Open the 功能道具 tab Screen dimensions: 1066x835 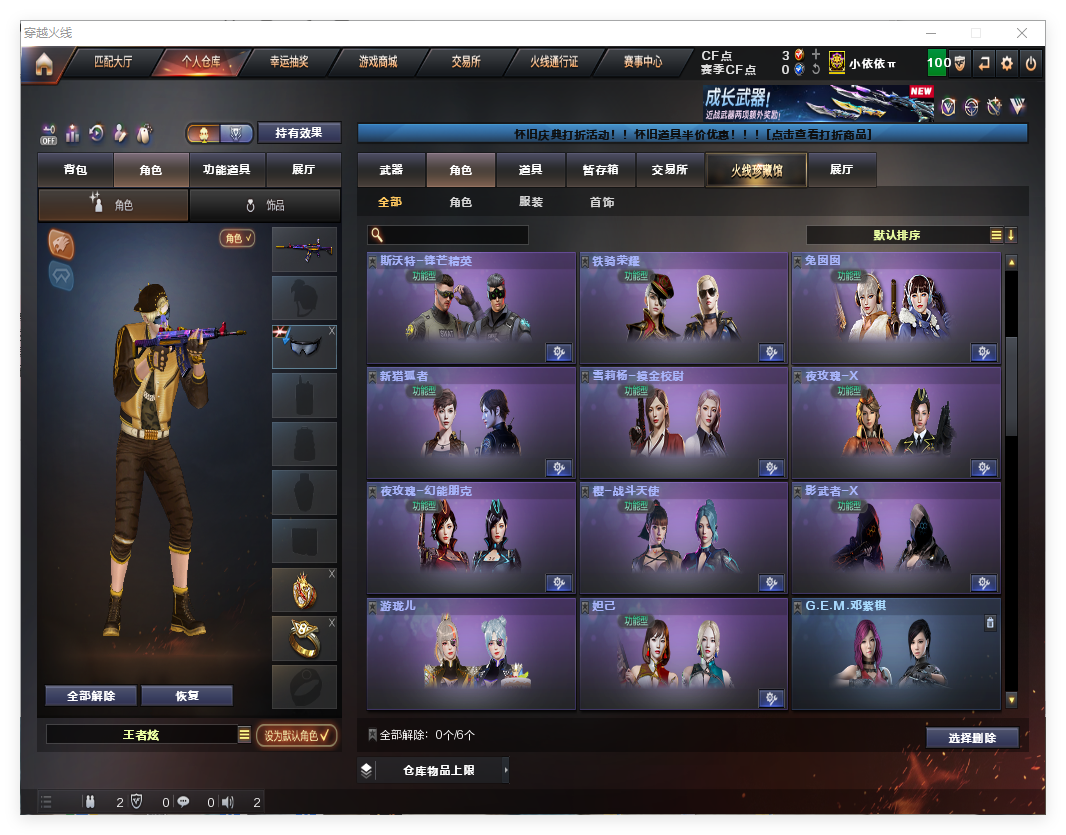(226, 170)
